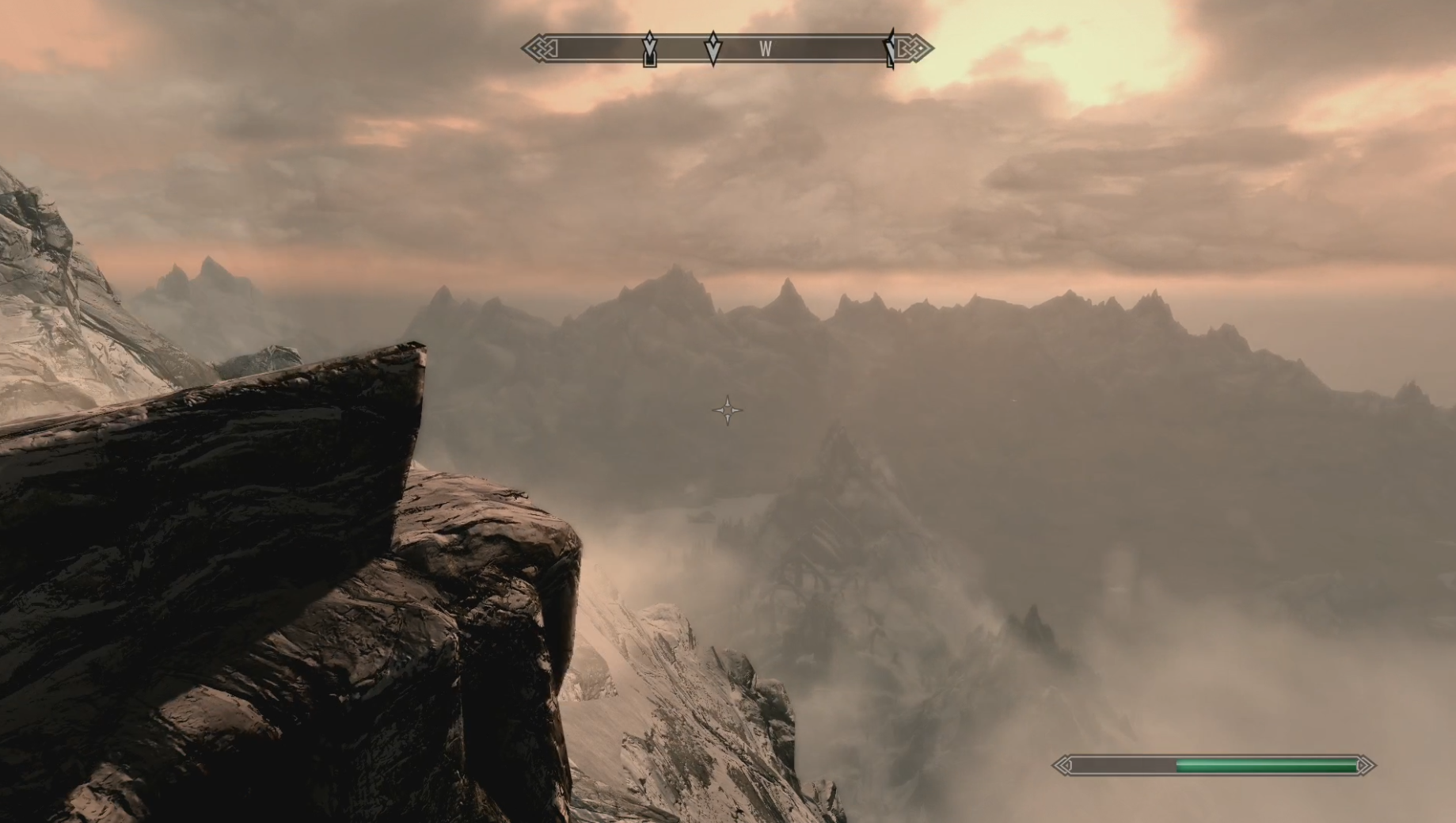1456x823 pixels.
Task: Select the quest marker left of the W
Action: pos(713,48)
